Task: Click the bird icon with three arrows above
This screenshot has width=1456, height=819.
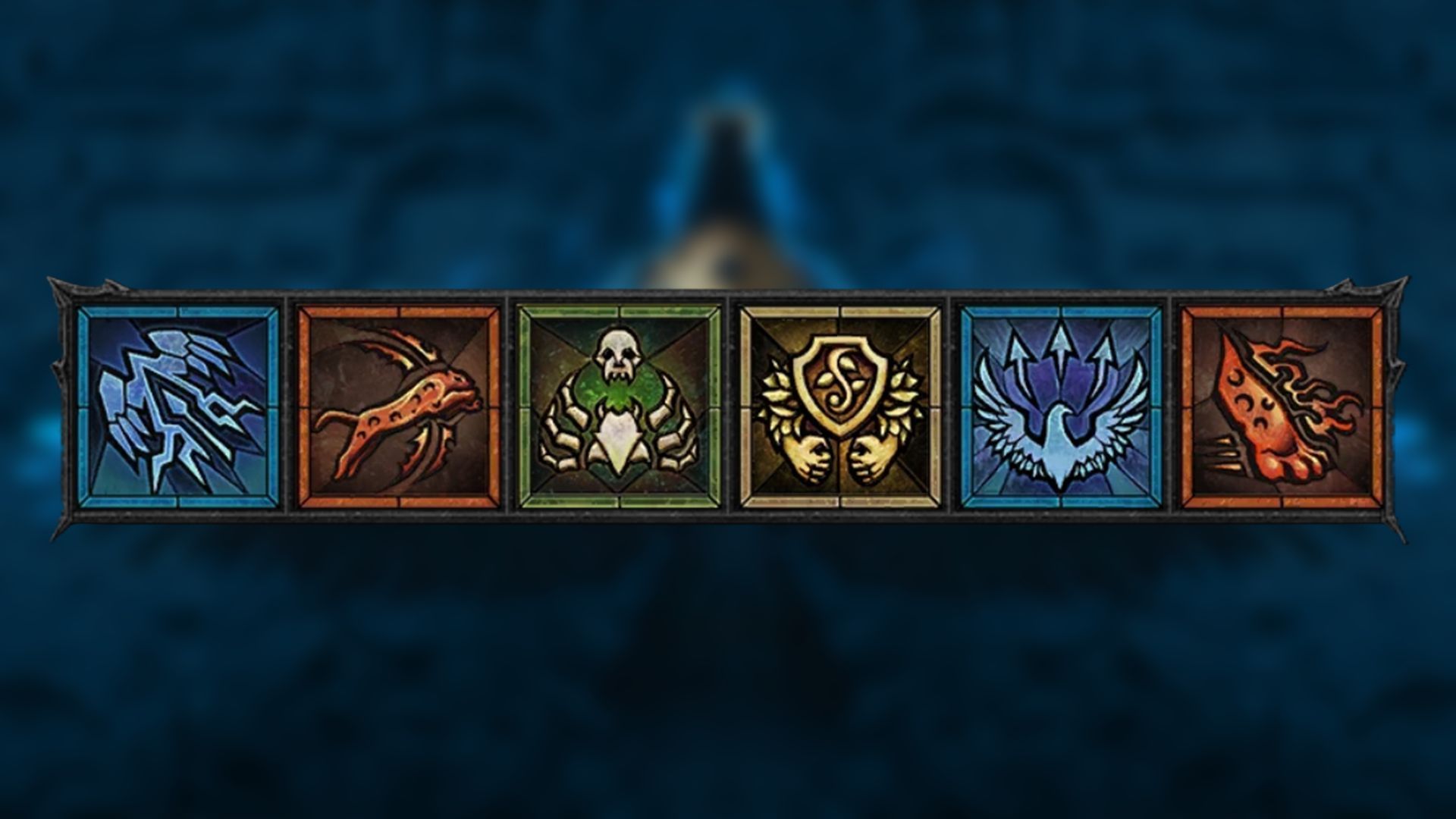Action: [x=1058, y=402]
